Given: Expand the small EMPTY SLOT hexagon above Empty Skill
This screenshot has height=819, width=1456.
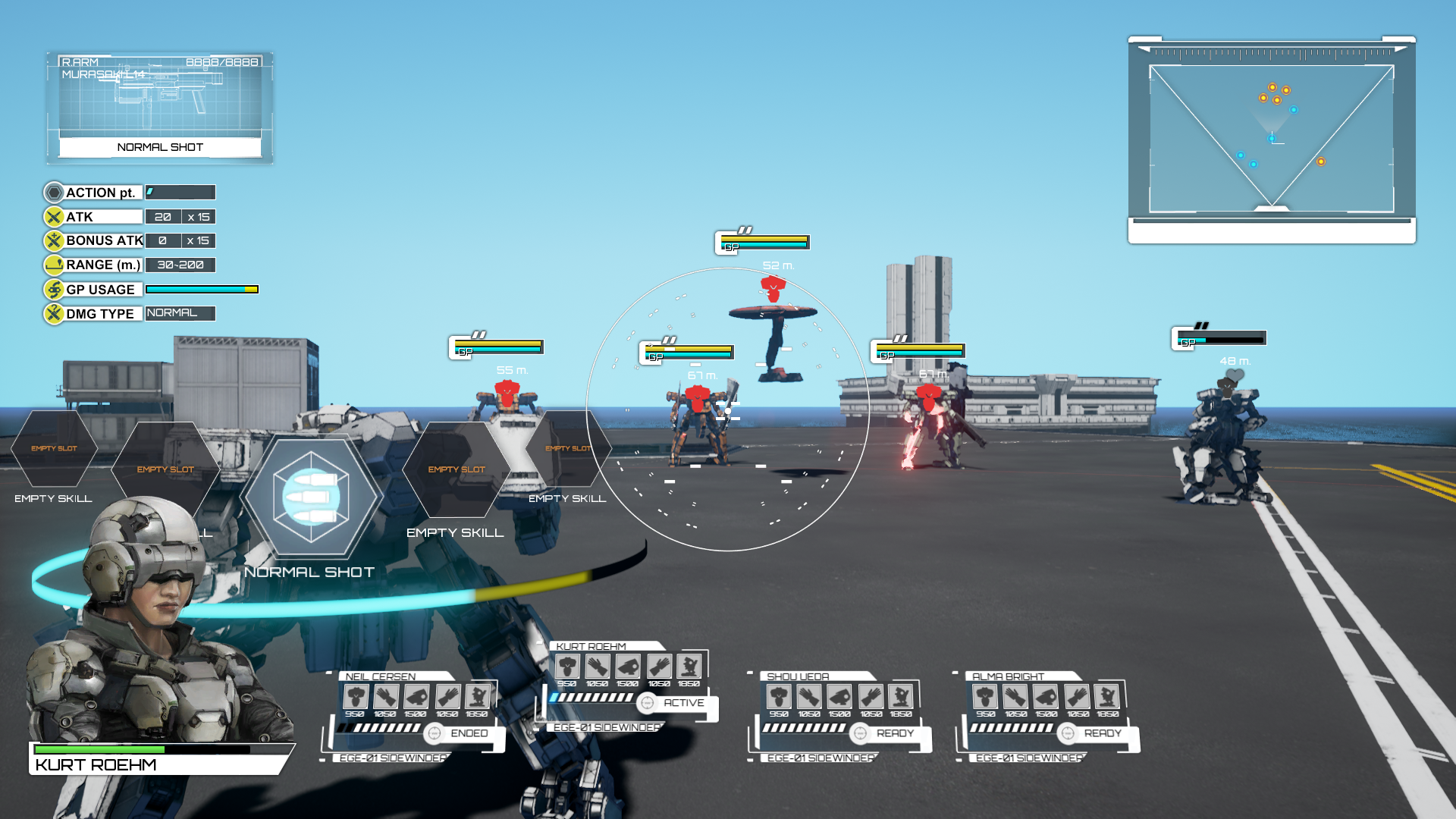Looking at the screenshot, I should 568,449.
